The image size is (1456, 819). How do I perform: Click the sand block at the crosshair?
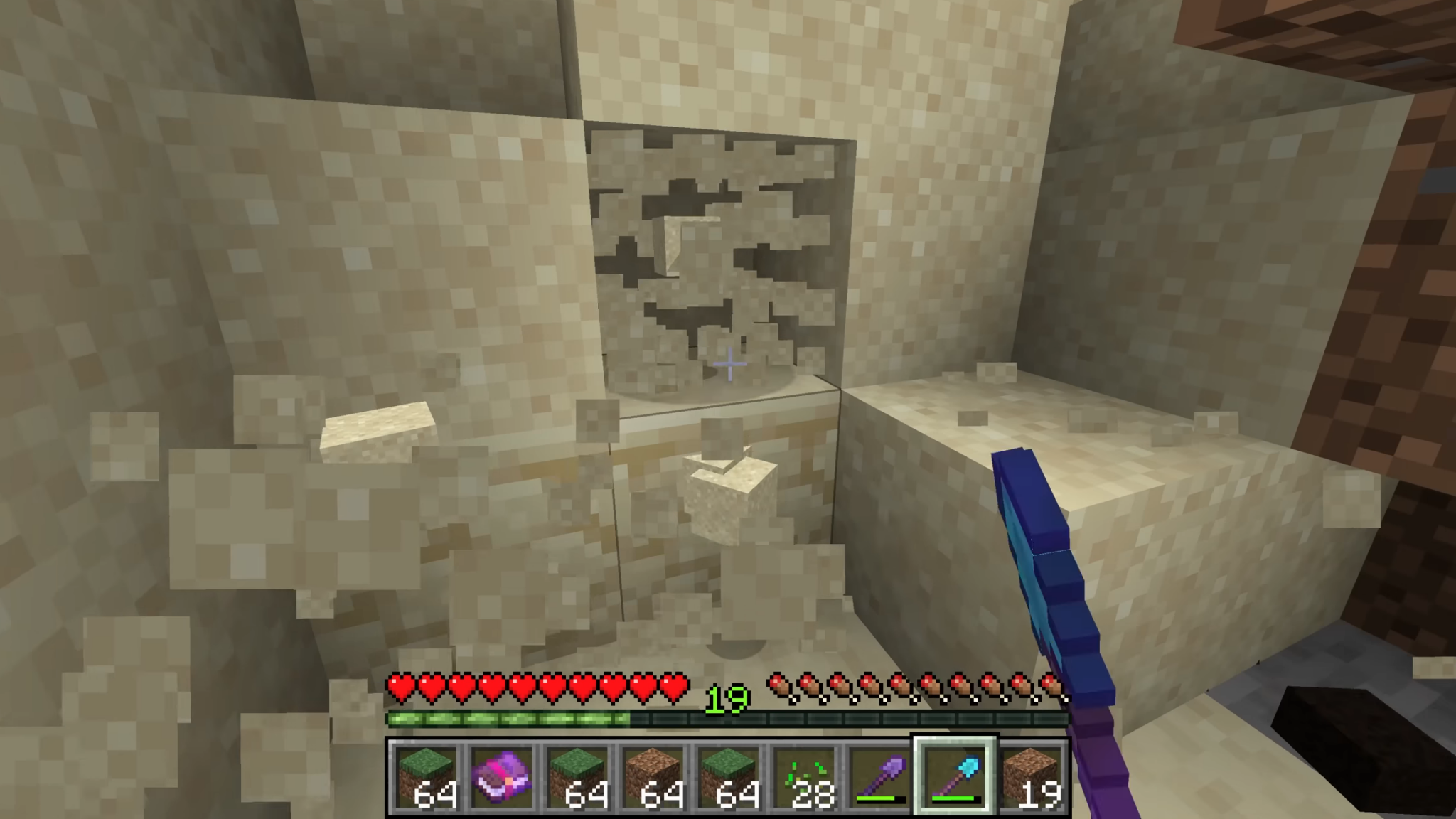click(729, 364)
